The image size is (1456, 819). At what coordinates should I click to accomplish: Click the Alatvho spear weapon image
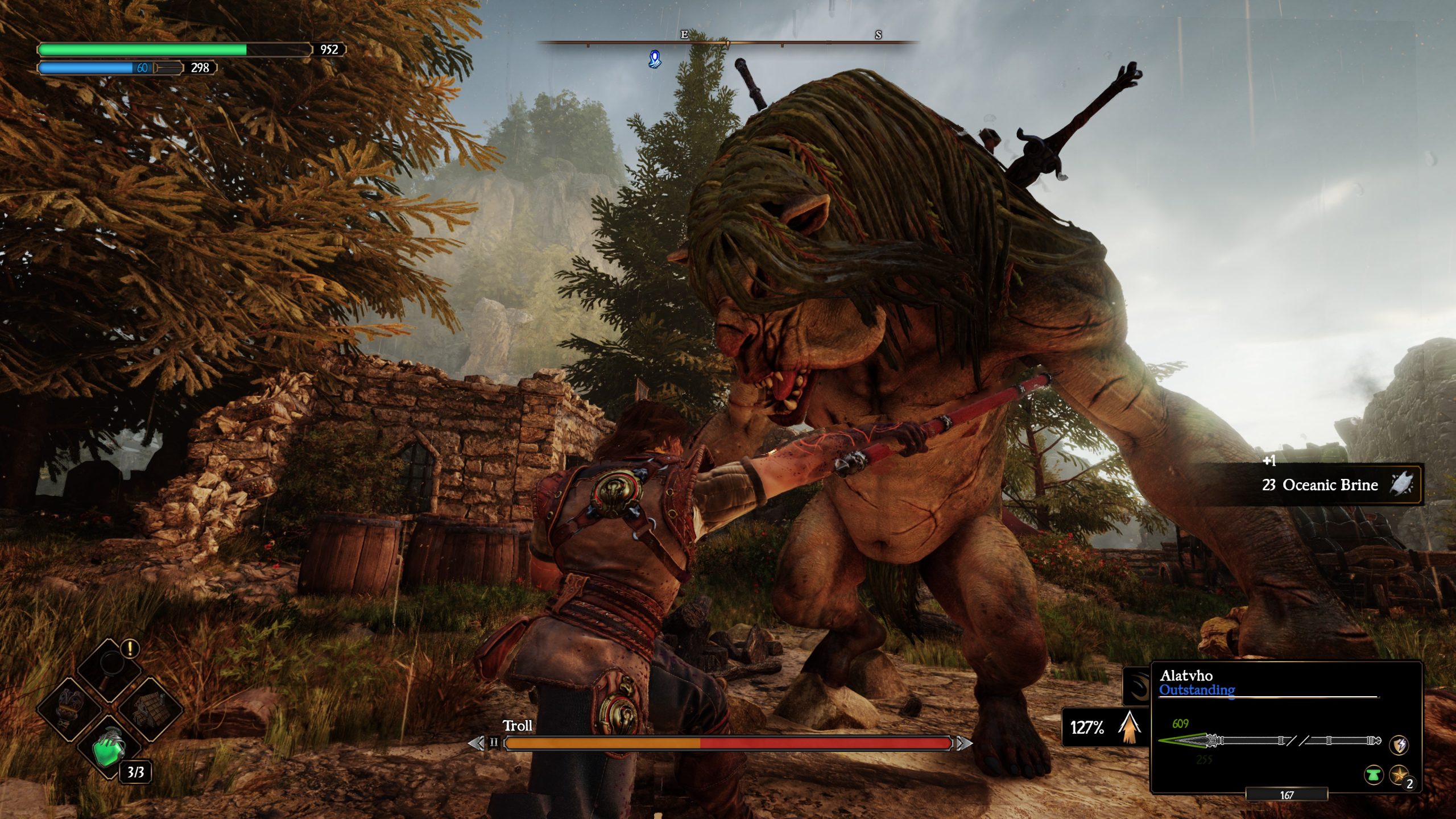(x=1269, y=741)
